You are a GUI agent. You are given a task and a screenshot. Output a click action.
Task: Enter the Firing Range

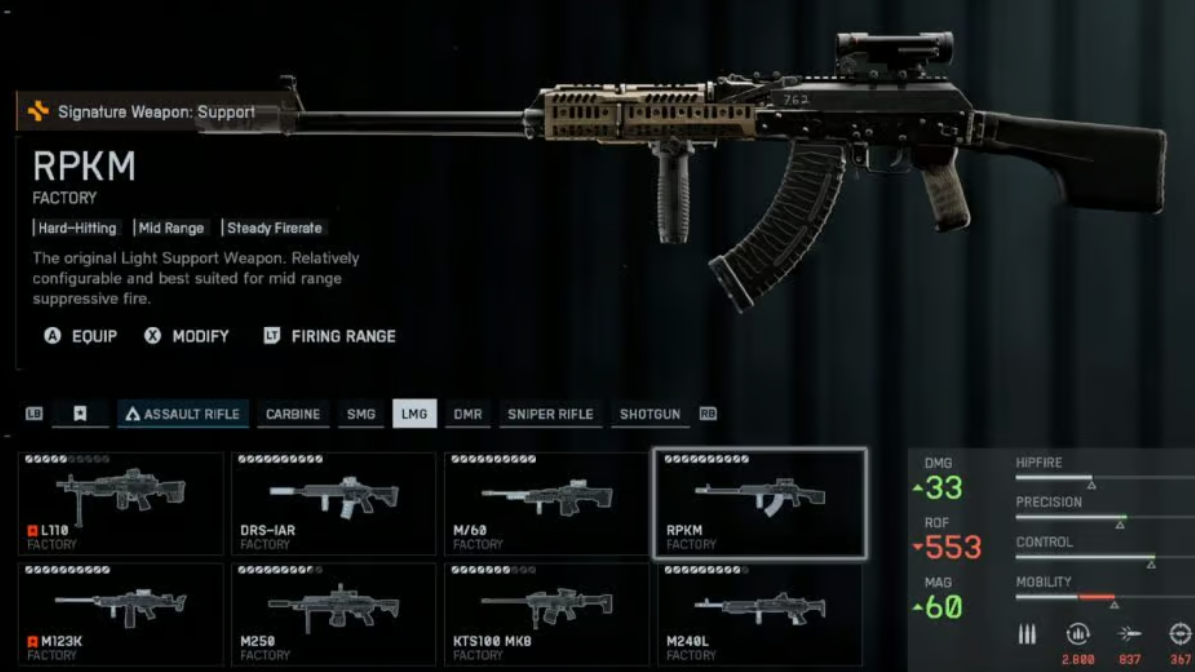(x=330, y=336)
